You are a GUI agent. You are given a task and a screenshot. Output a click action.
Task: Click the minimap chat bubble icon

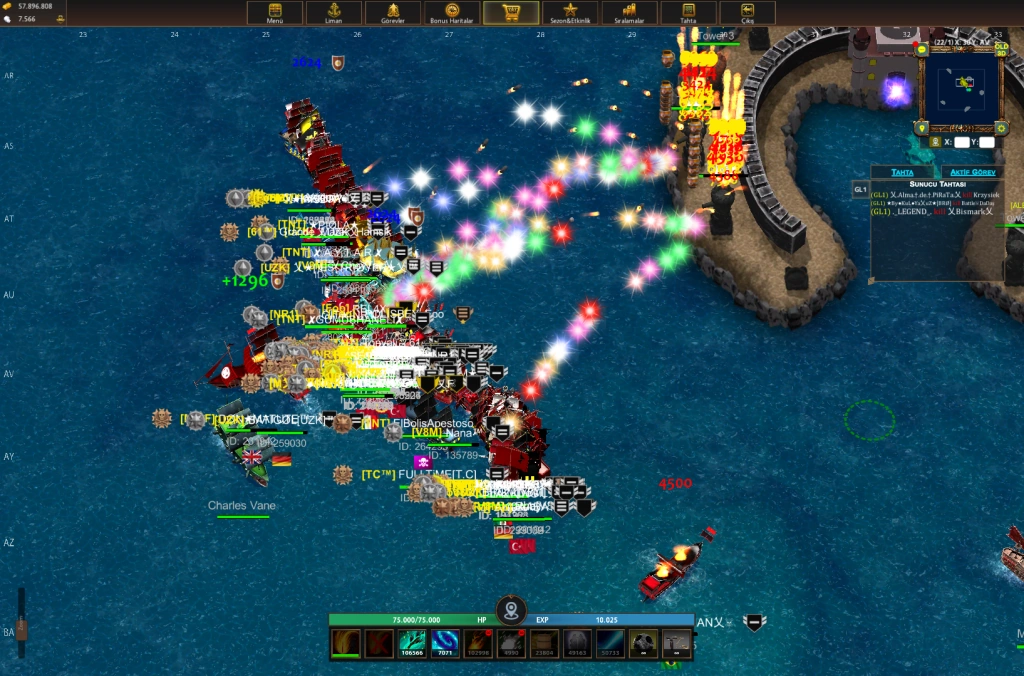[921, 48]
